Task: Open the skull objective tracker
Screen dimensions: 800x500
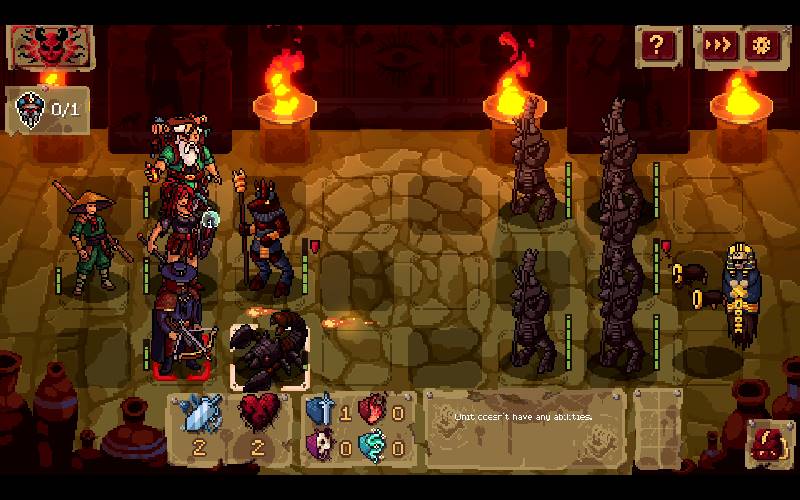Action: tap(47, 109)
